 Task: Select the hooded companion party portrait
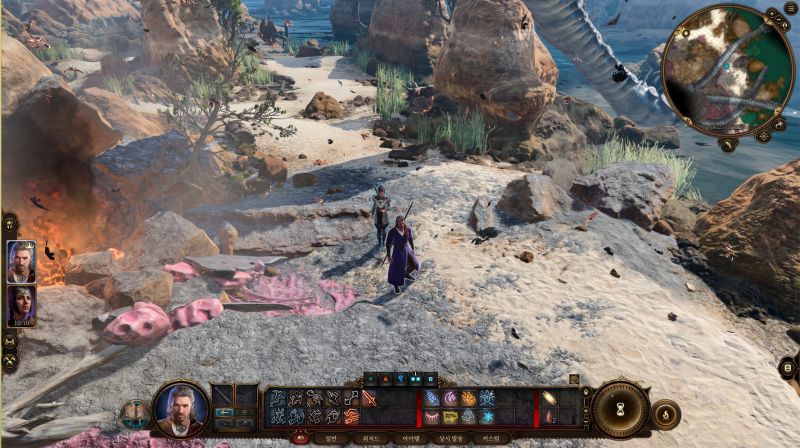pos(21,306)
